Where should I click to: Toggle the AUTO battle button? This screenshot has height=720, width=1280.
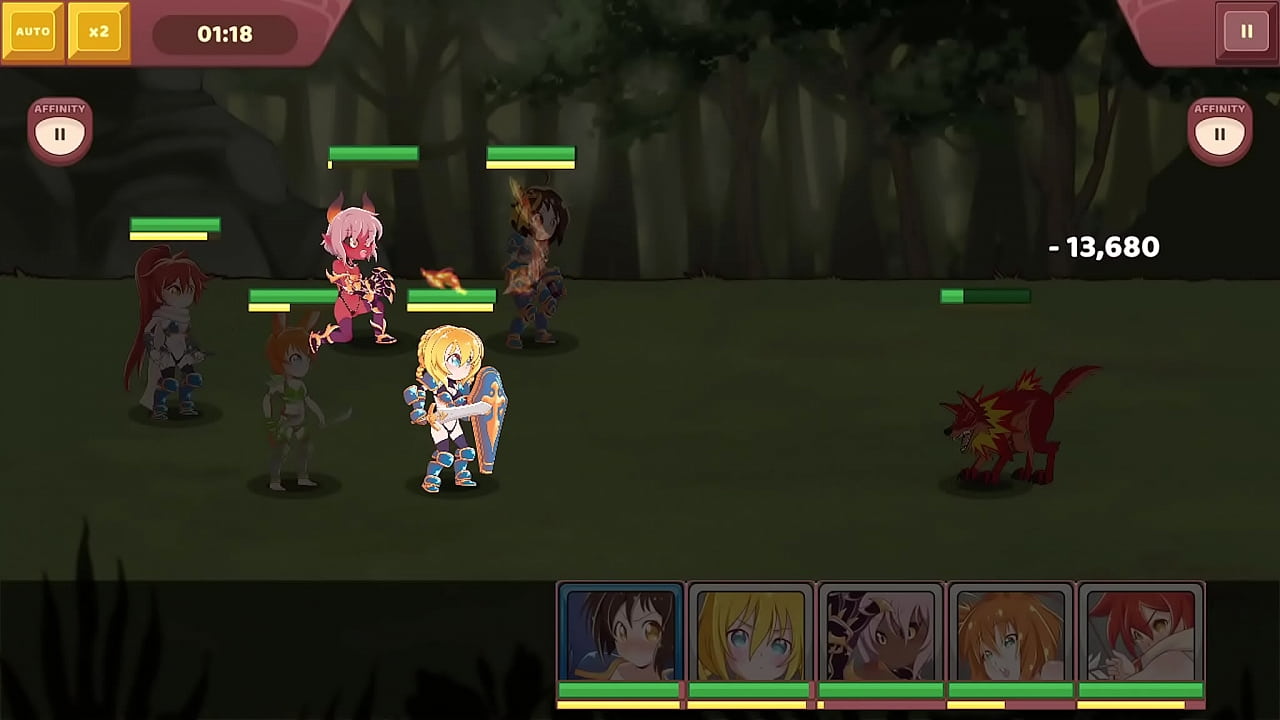[x=33, y=32]
